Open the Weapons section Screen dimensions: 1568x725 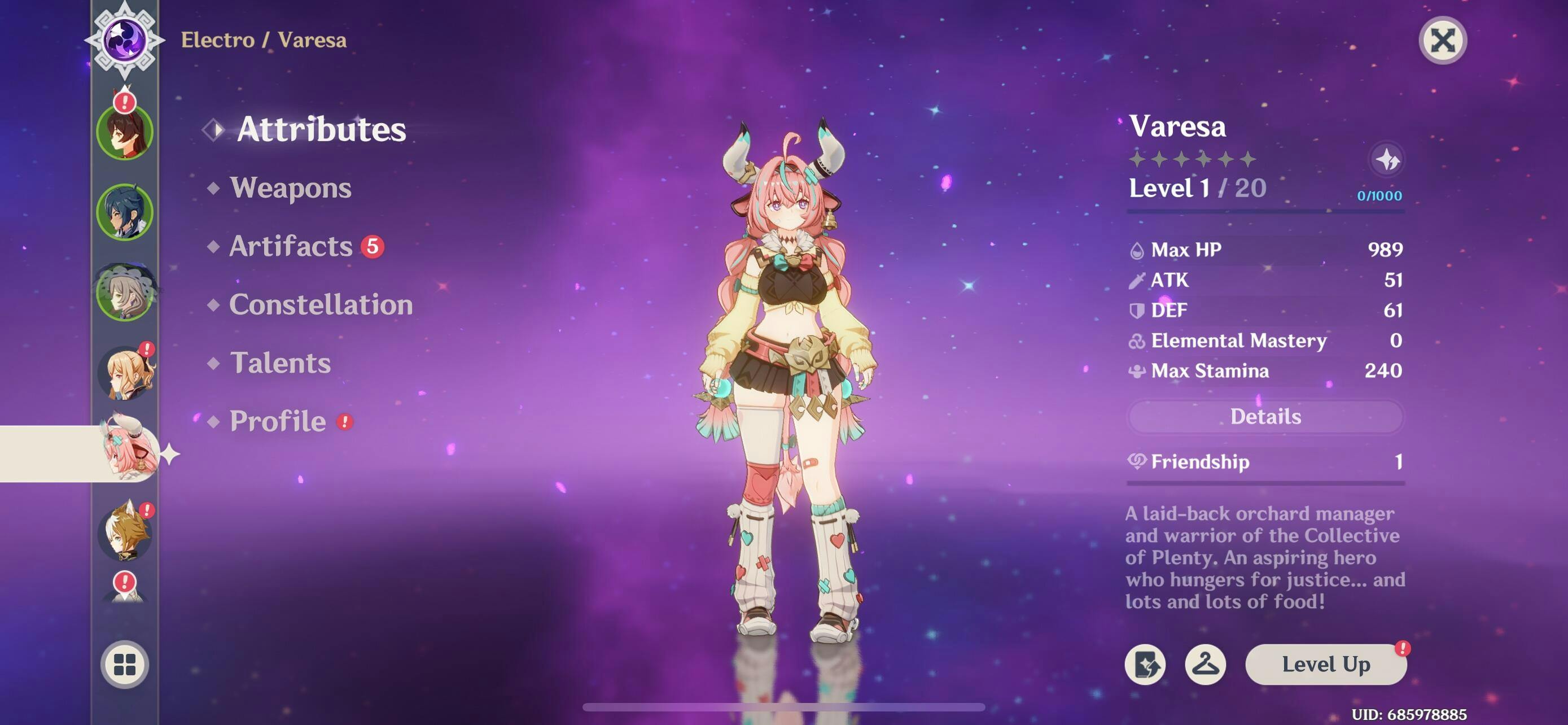290,187
